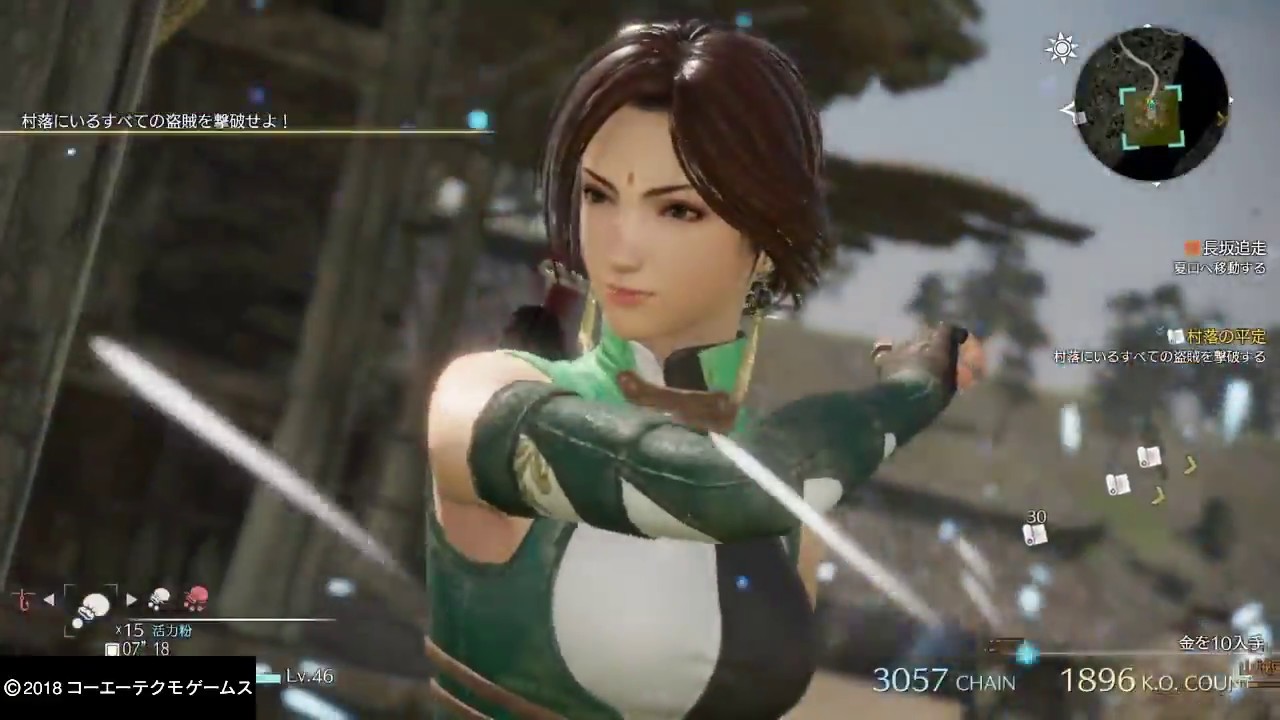Click the right arrow of the item wheel
This screenshot has height=720, width=1280.
tap(132, 598)
